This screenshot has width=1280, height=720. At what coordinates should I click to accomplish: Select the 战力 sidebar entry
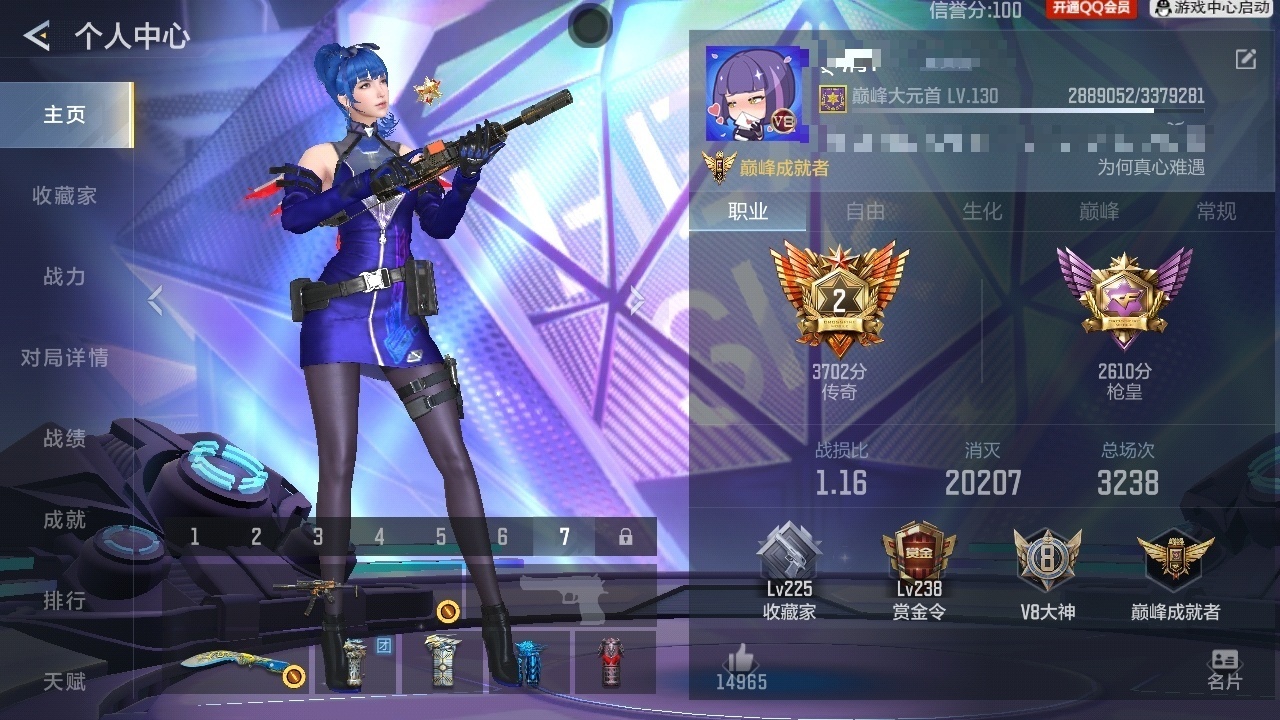pyautogui.click(x=65, y=277)
